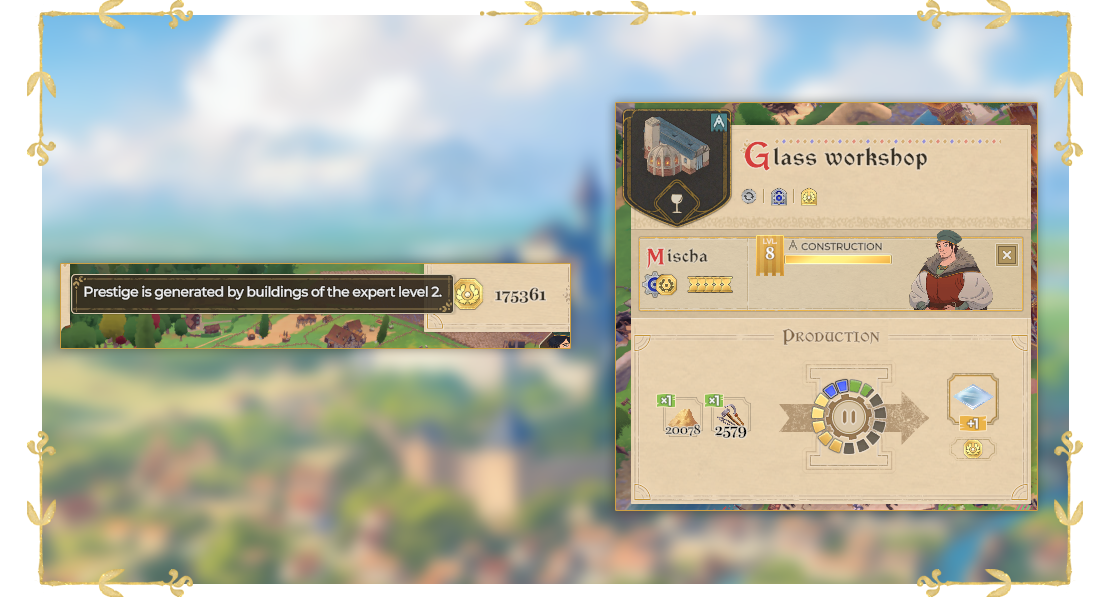1096x613 pixels.
Task: Click the prestige laurel icon under glass output
Action: pos(972,449)
